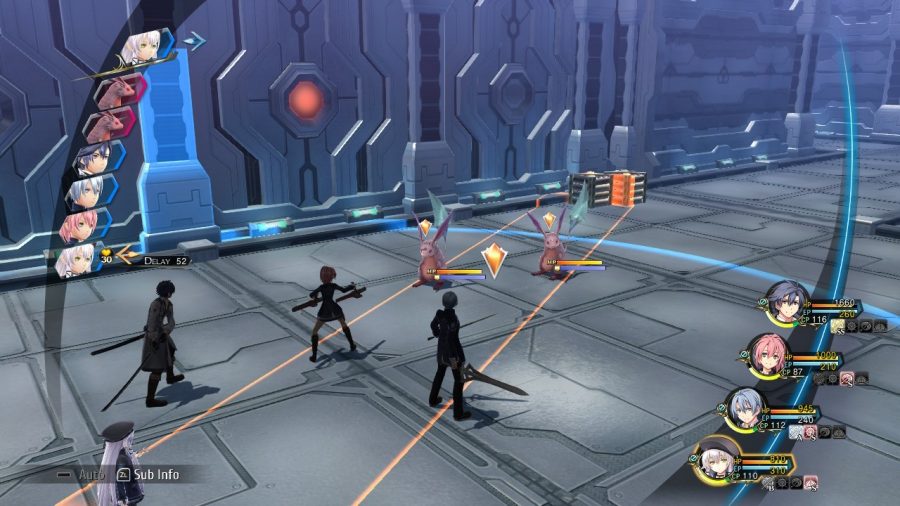Image resolution: width=900 pixels, height=506 pixels.
Task: Choose the pink-haired party member status portrait
Action: click(x=768, y=353)
